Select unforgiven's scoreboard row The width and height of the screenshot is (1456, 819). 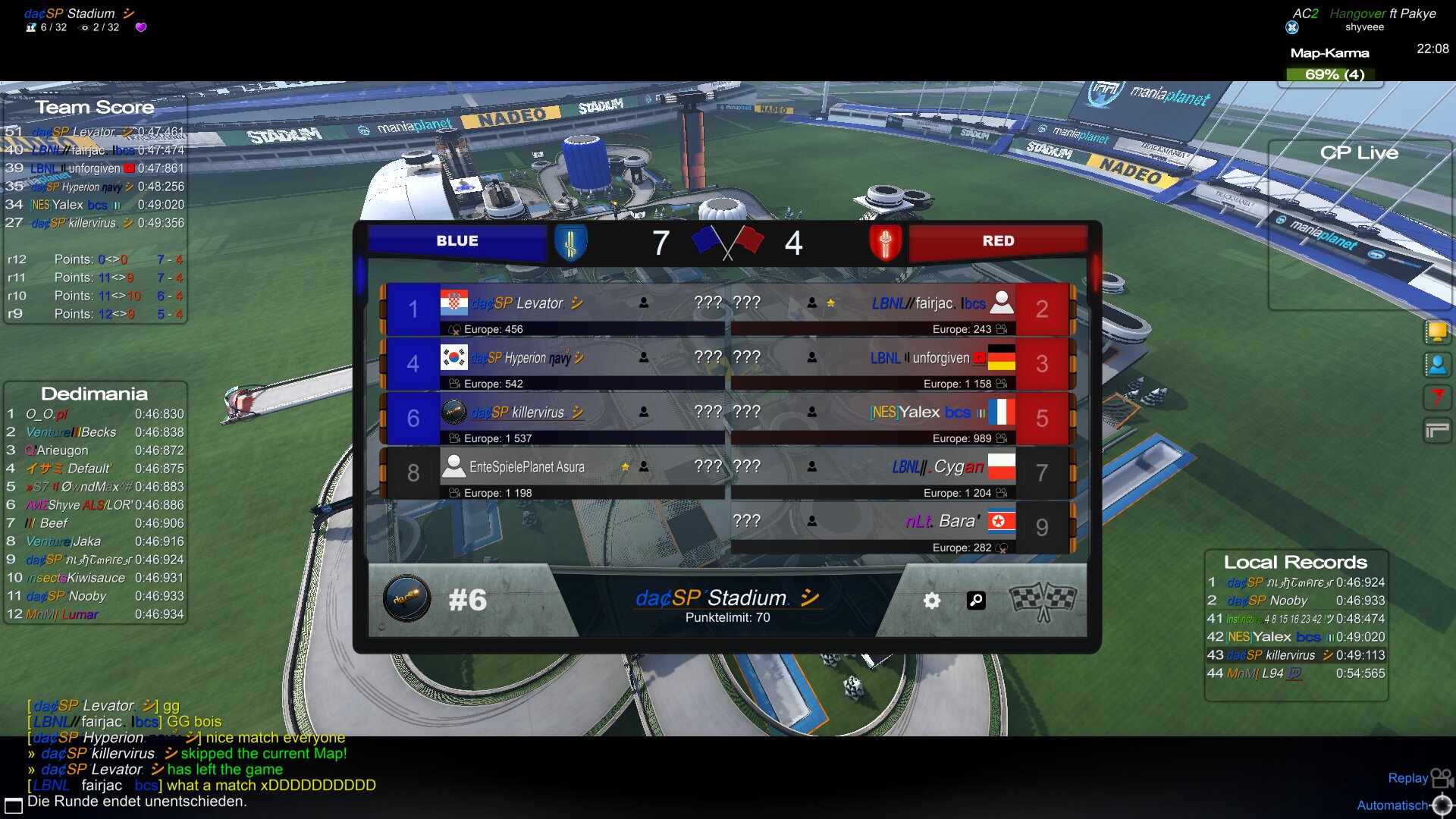click(x=872, y=364)
